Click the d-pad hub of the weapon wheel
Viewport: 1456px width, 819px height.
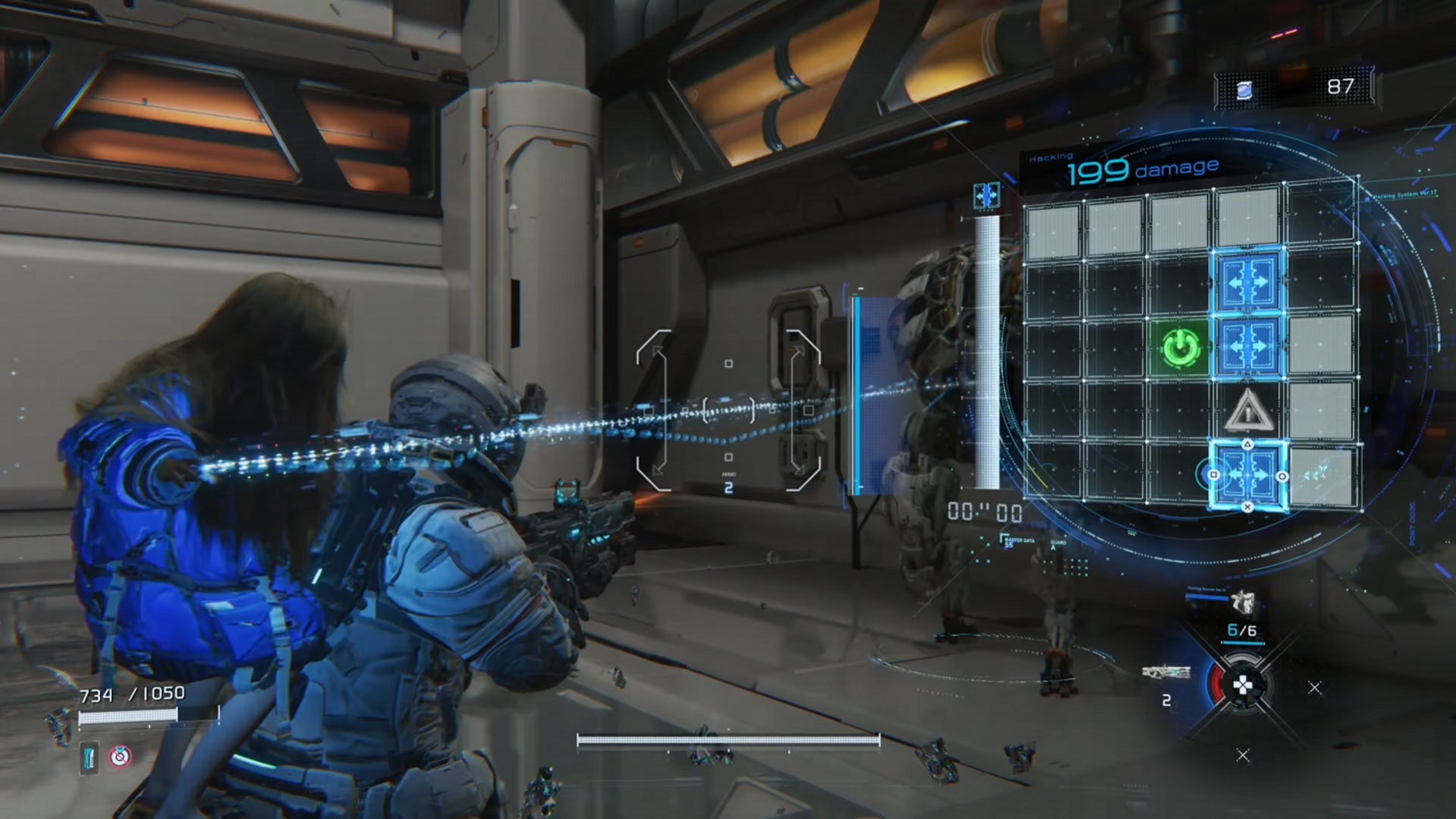(1243, 686)
